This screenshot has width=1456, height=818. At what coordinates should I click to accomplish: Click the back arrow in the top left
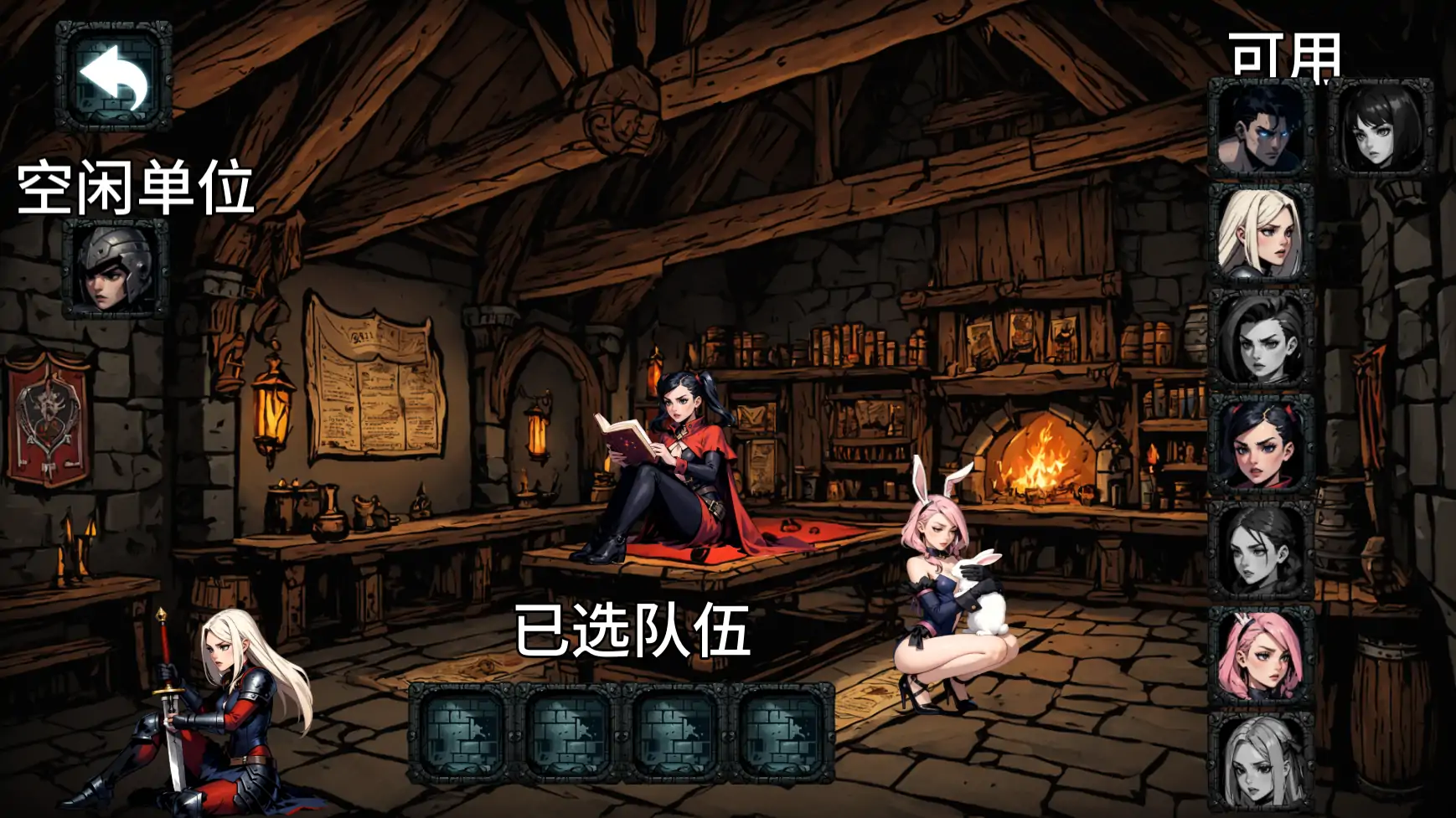click(x=113, y=77)
